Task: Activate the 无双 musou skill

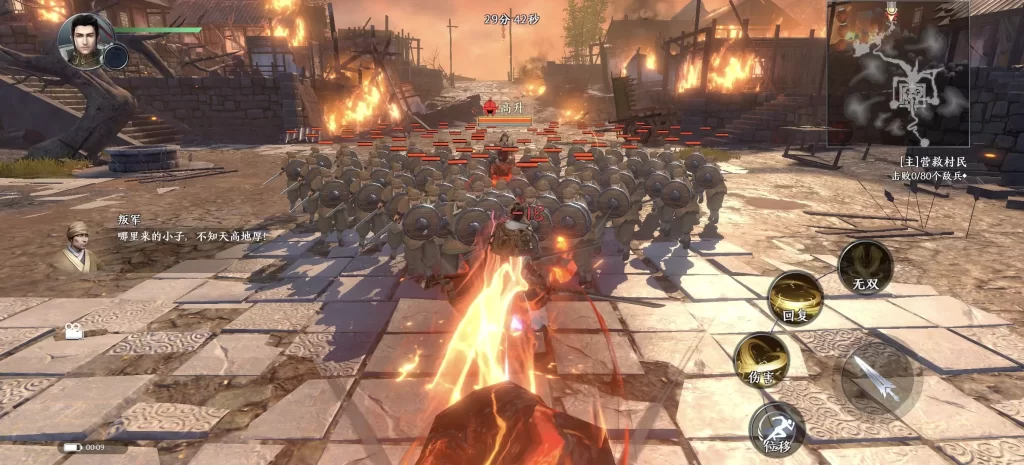Action: point(865,266)
